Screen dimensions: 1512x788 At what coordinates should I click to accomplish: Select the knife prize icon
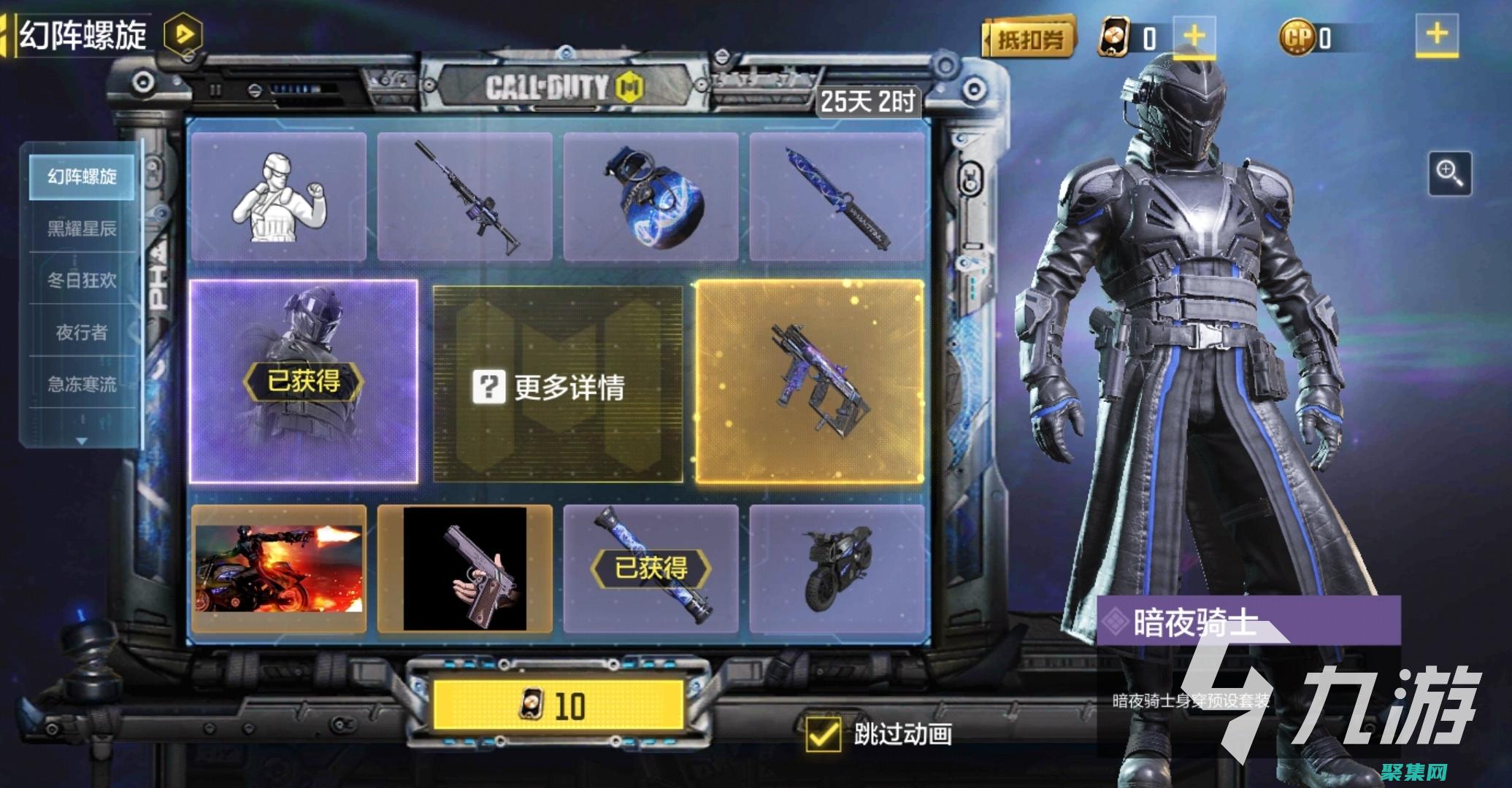[836, 197]
